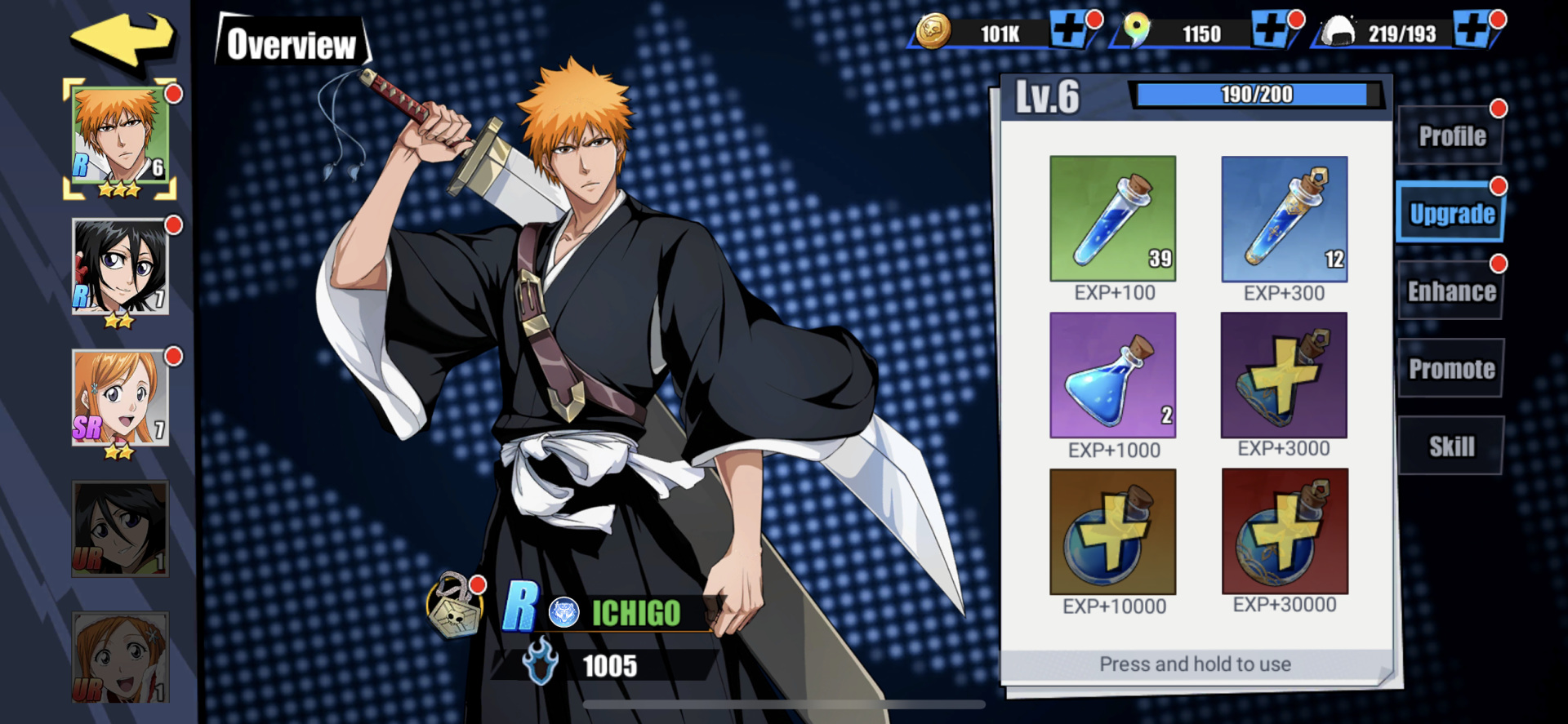The height and width of the screenshot is (724, 1568).
Task: View the Skill menu
Action: [1450, 445]
